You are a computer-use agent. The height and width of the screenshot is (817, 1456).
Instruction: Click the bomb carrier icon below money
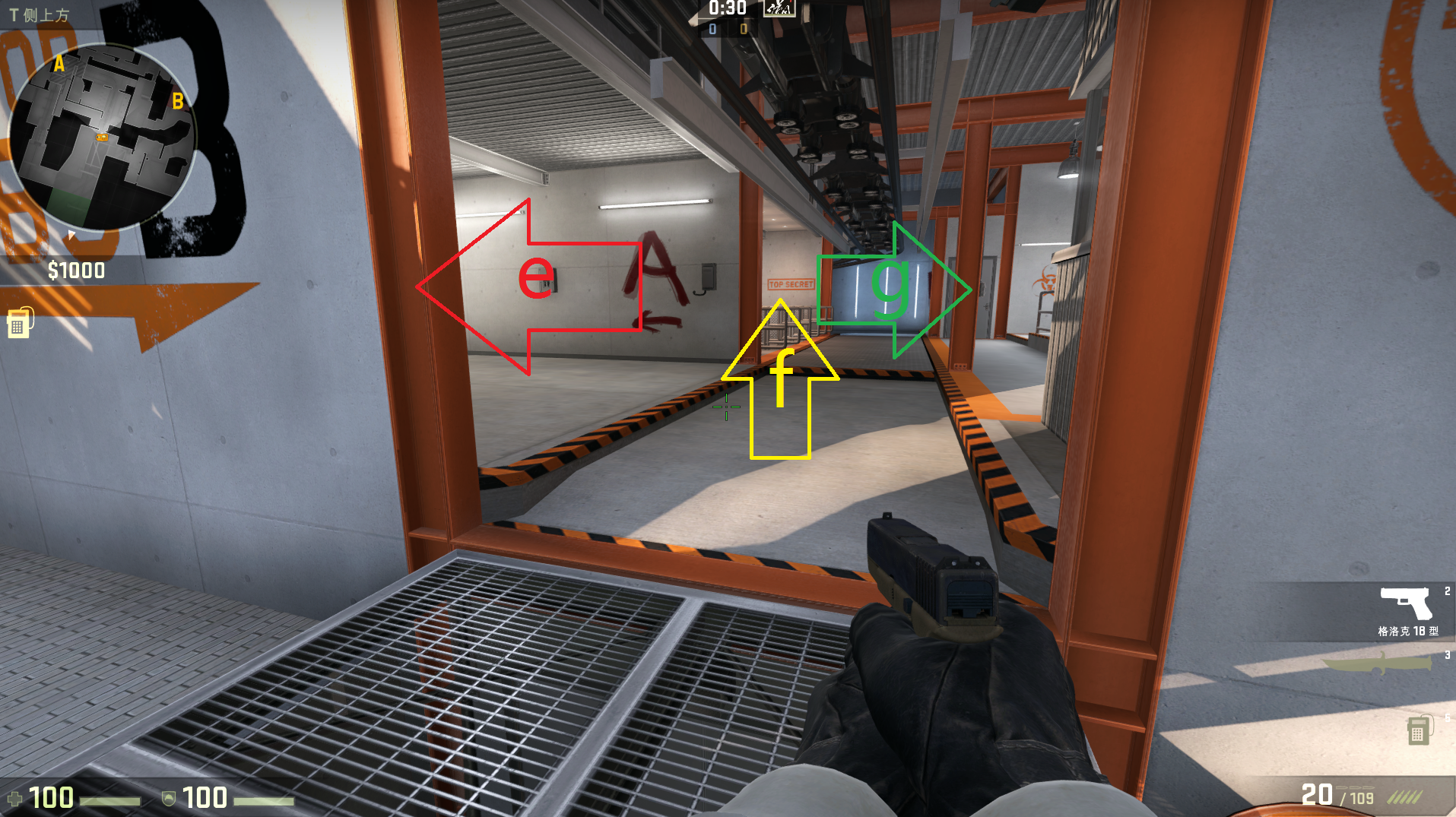pyautogui.click(x=21, y=323)
